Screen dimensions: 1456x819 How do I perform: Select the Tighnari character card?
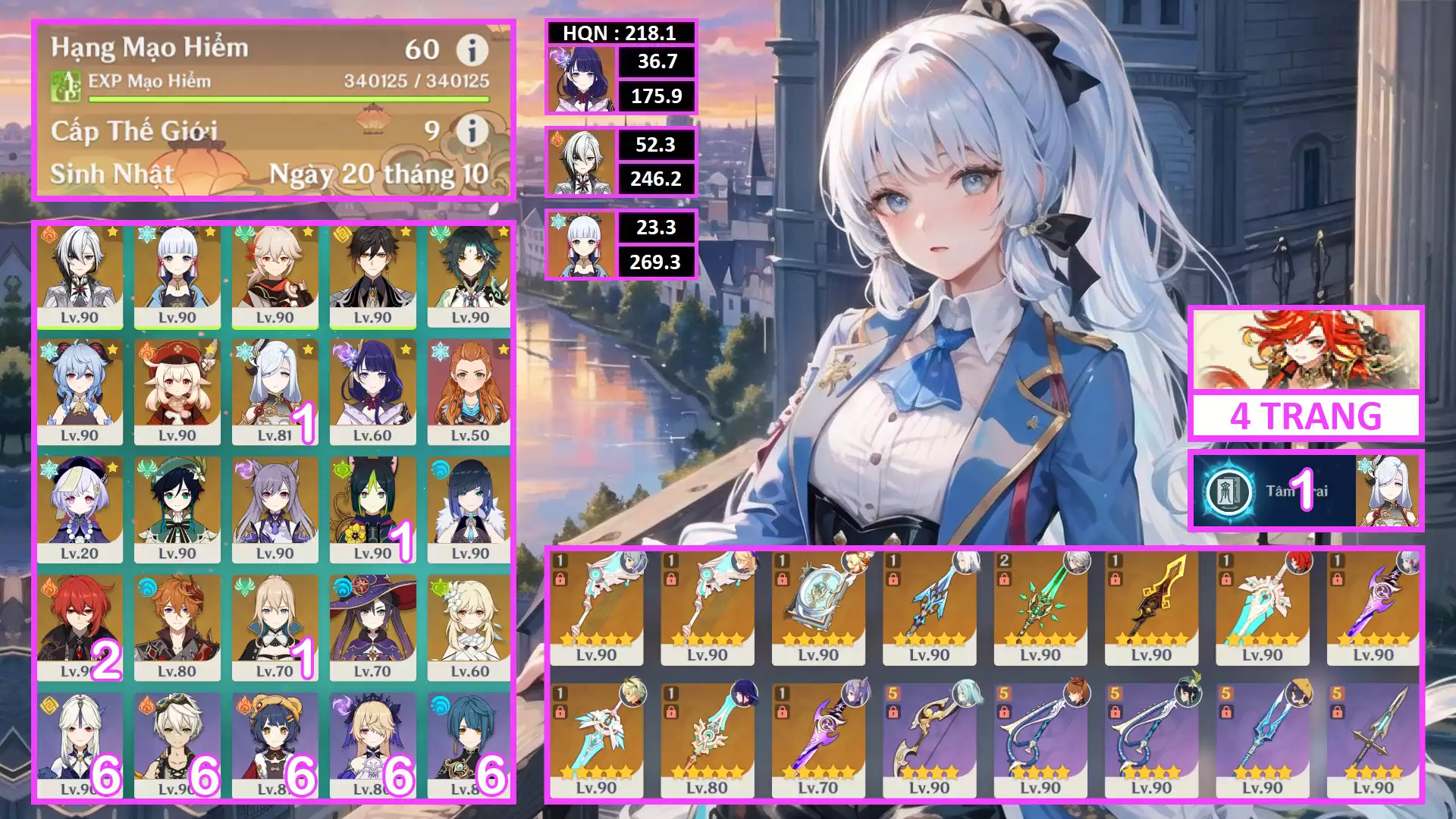pos(372,510)
